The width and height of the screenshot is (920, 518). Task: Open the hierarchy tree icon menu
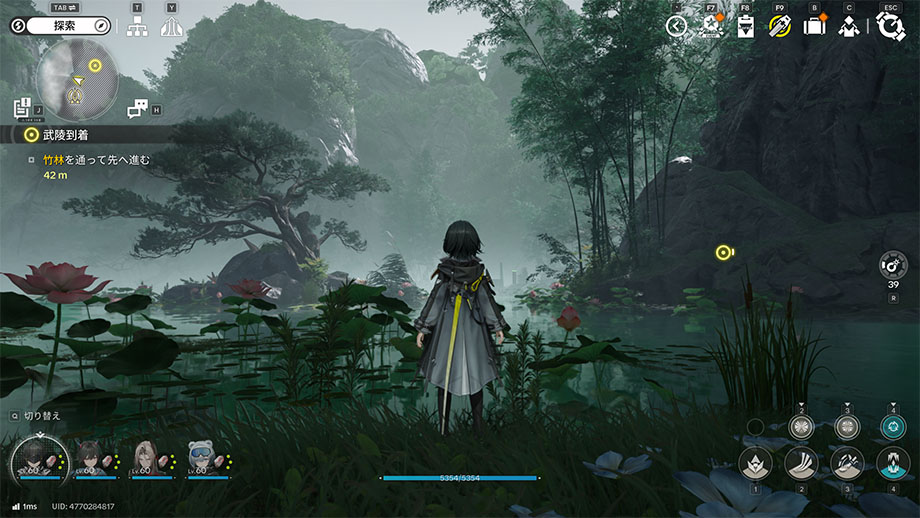click(x=137, y=27)
